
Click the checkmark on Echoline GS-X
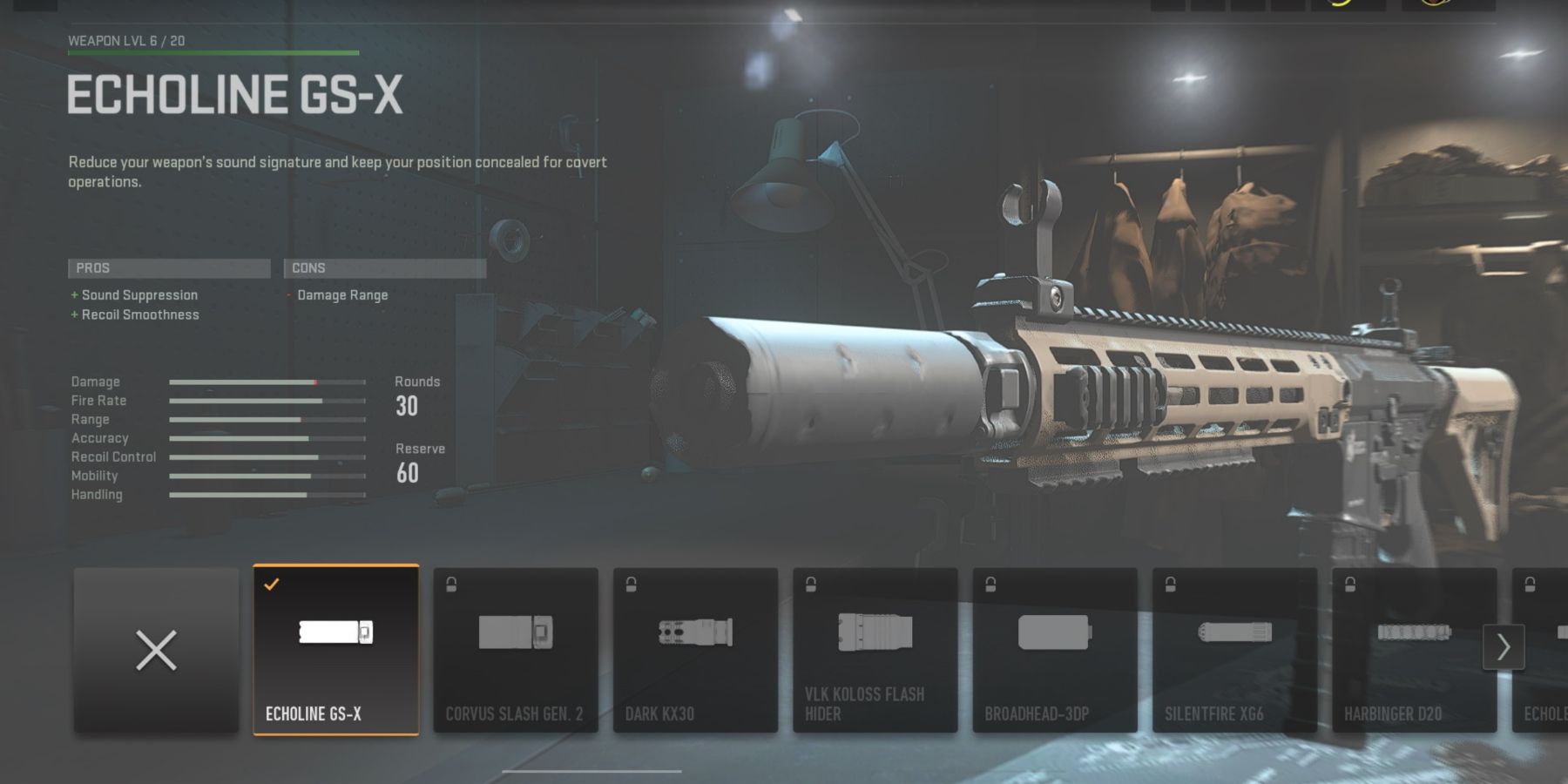click(x=271, y=584)
